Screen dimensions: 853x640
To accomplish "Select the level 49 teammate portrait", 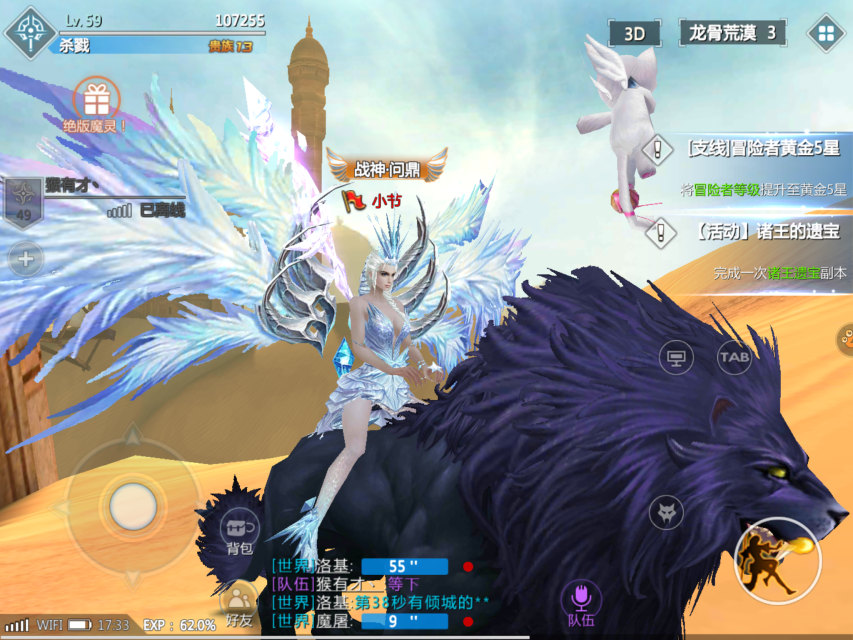I will 22,203.
